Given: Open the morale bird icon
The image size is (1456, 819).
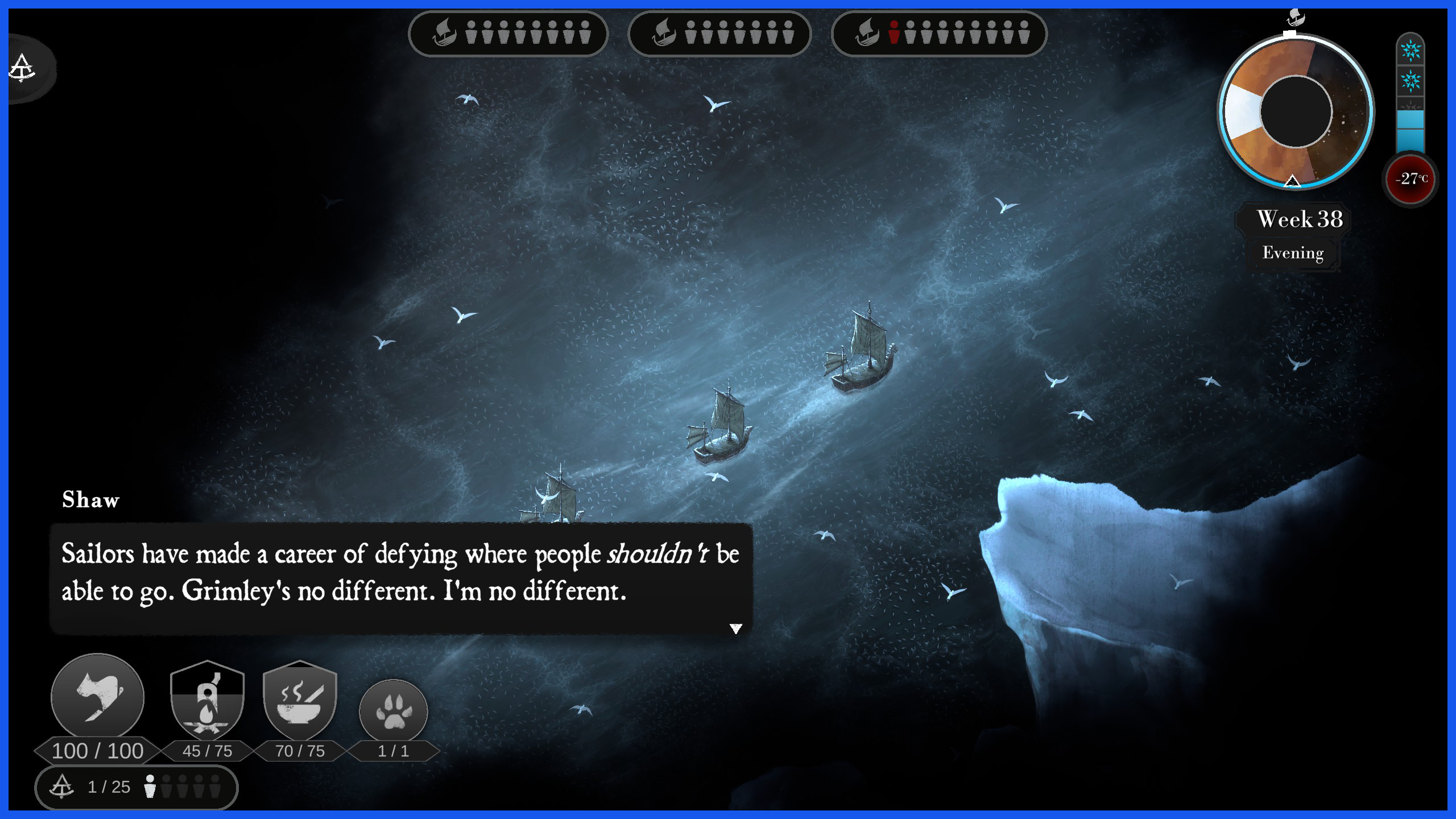Looking at the screenshot, I should point(98,697).
